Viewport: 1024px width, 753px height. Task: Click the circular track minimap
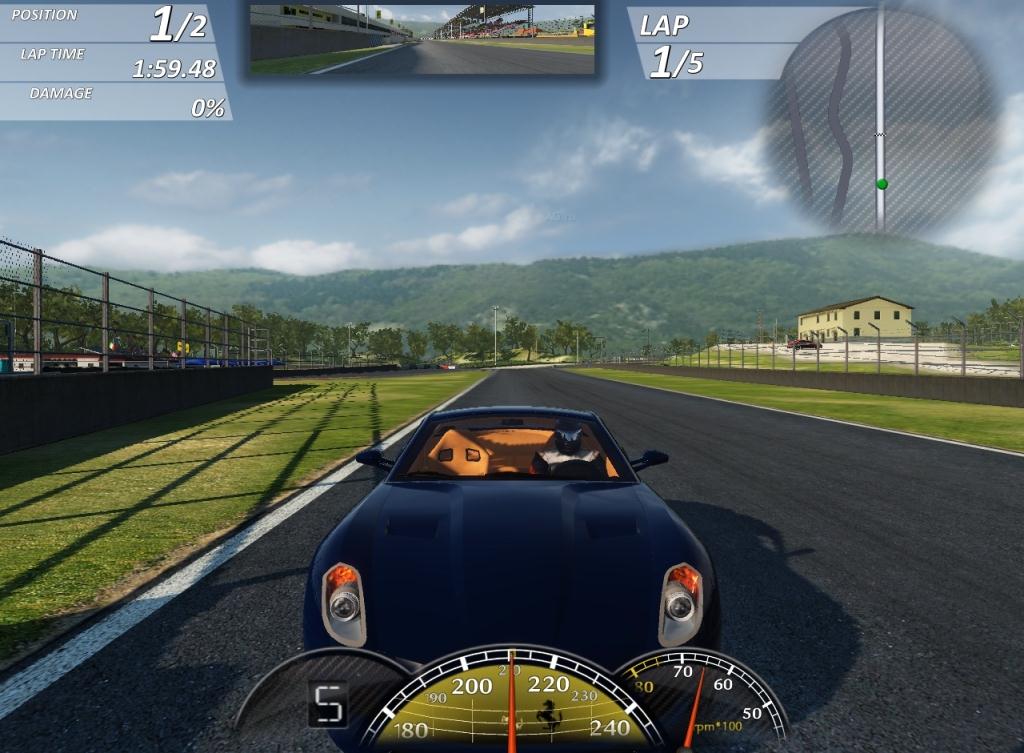(882, 120)
